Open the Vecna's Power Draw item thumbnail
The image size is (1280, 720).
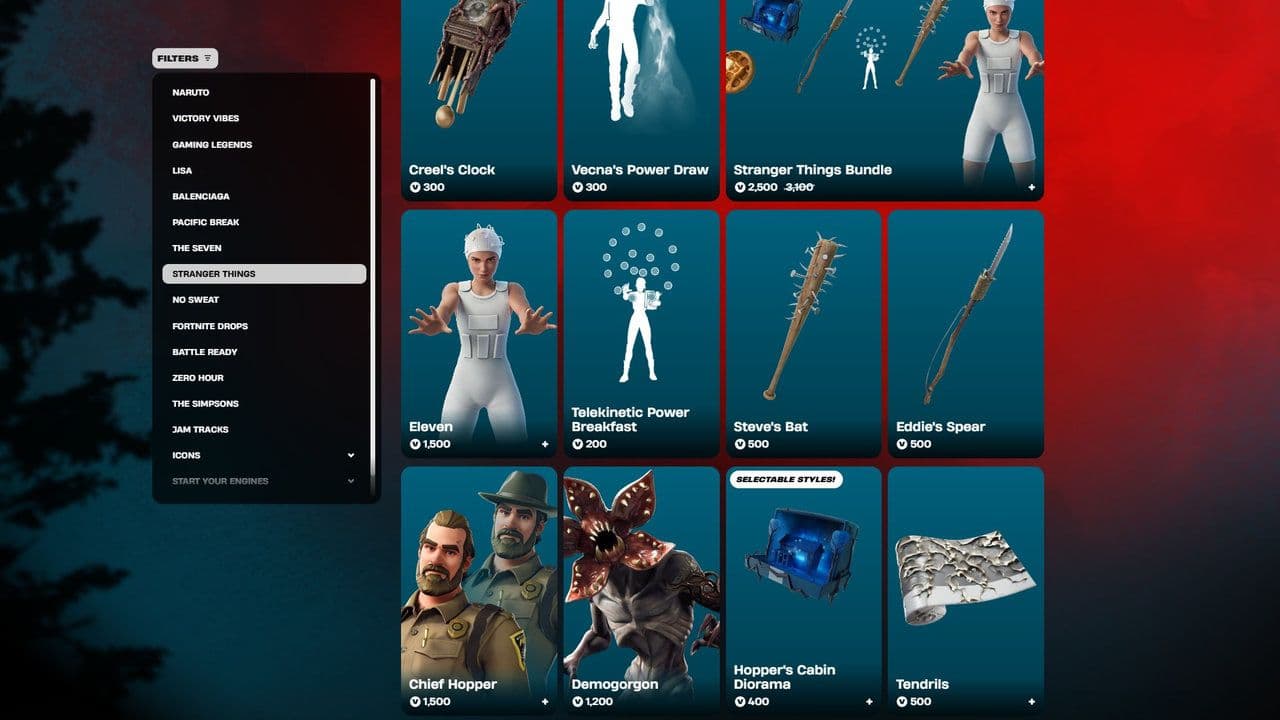click(x=640, y=75)
